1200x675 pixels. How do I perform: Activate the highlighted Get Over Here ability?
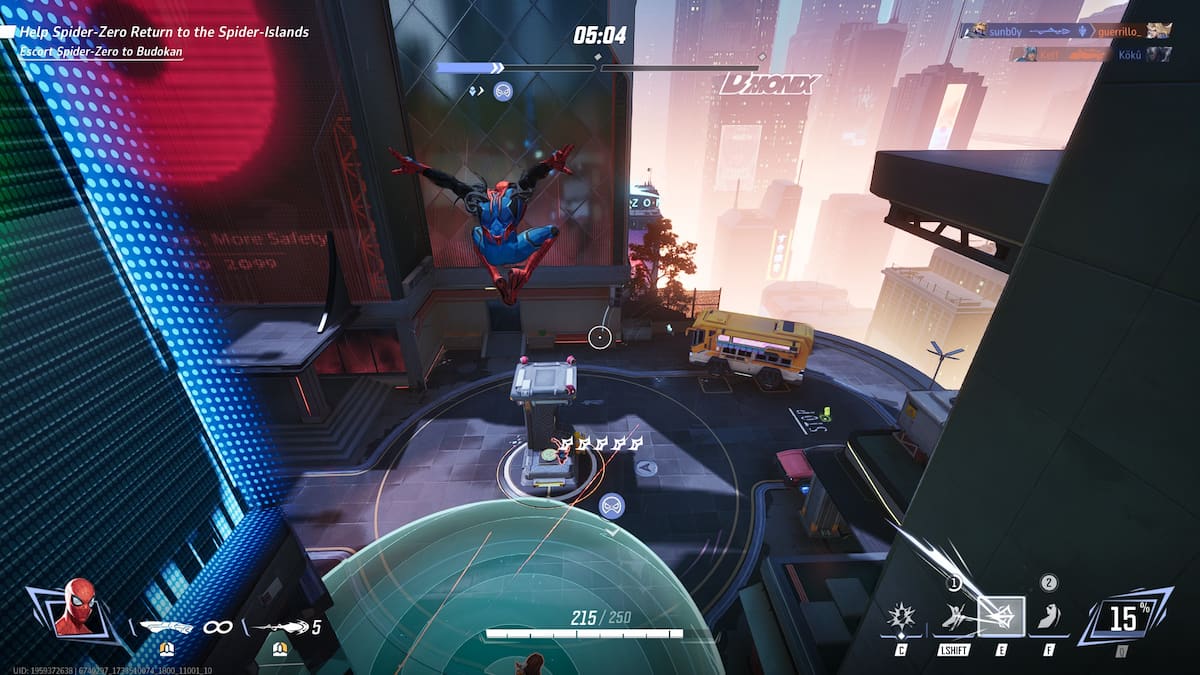(1001, 616)
